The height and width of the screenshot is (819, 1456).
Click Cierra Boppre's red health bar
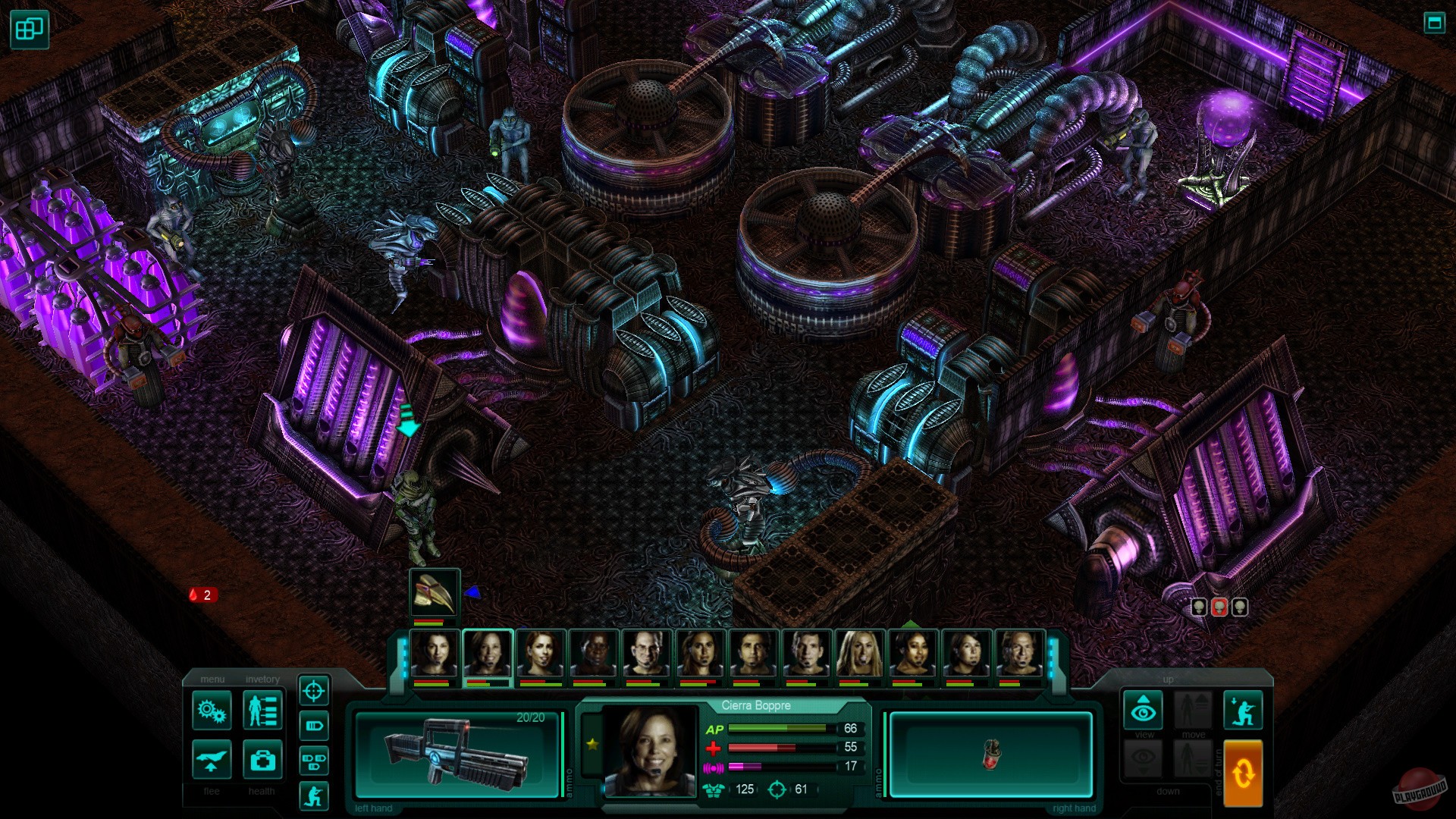(x=766, y=749)
